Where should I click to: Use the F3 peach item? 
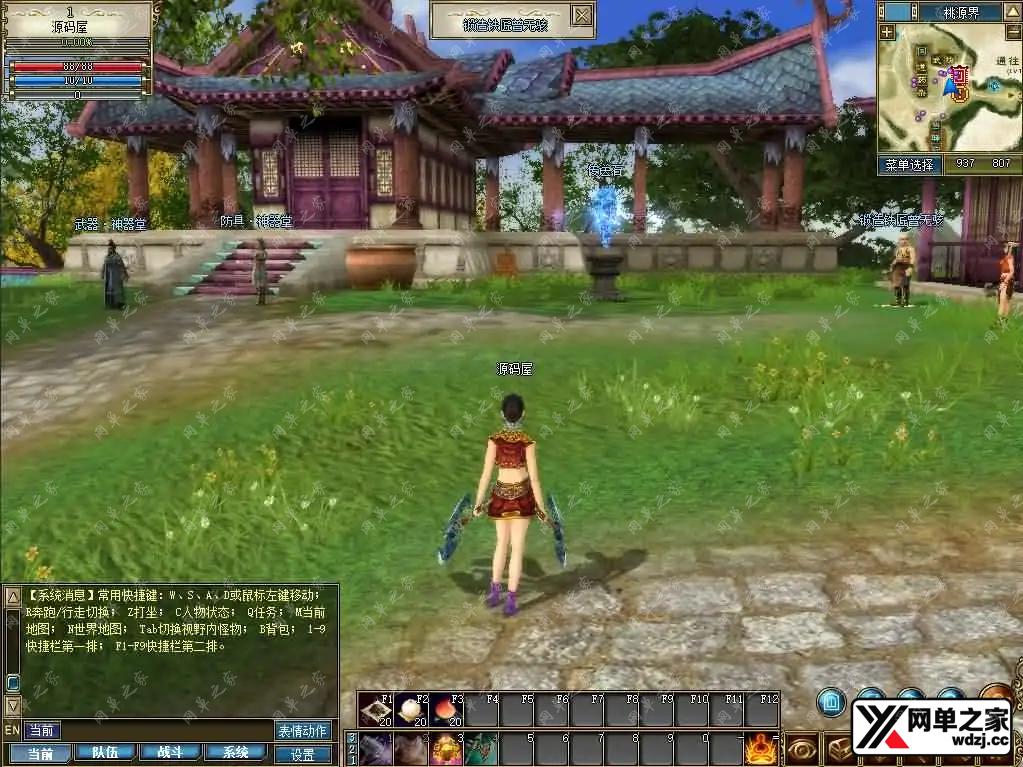(446, 711)
